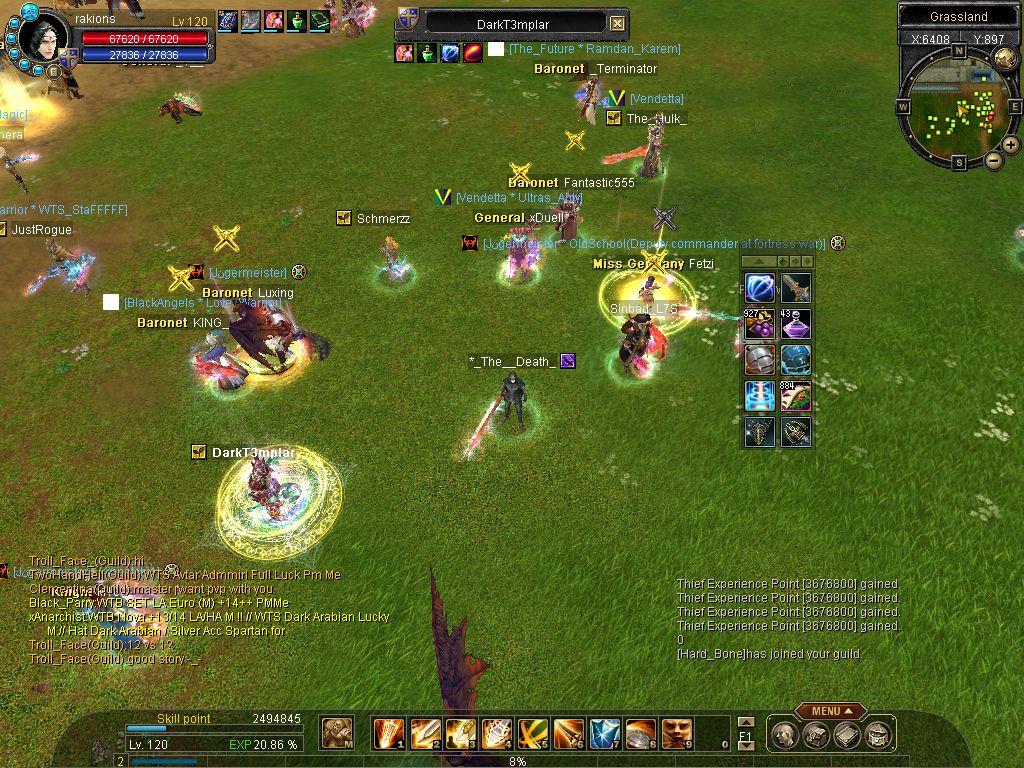Use the purple potion flask (43)

796,324
